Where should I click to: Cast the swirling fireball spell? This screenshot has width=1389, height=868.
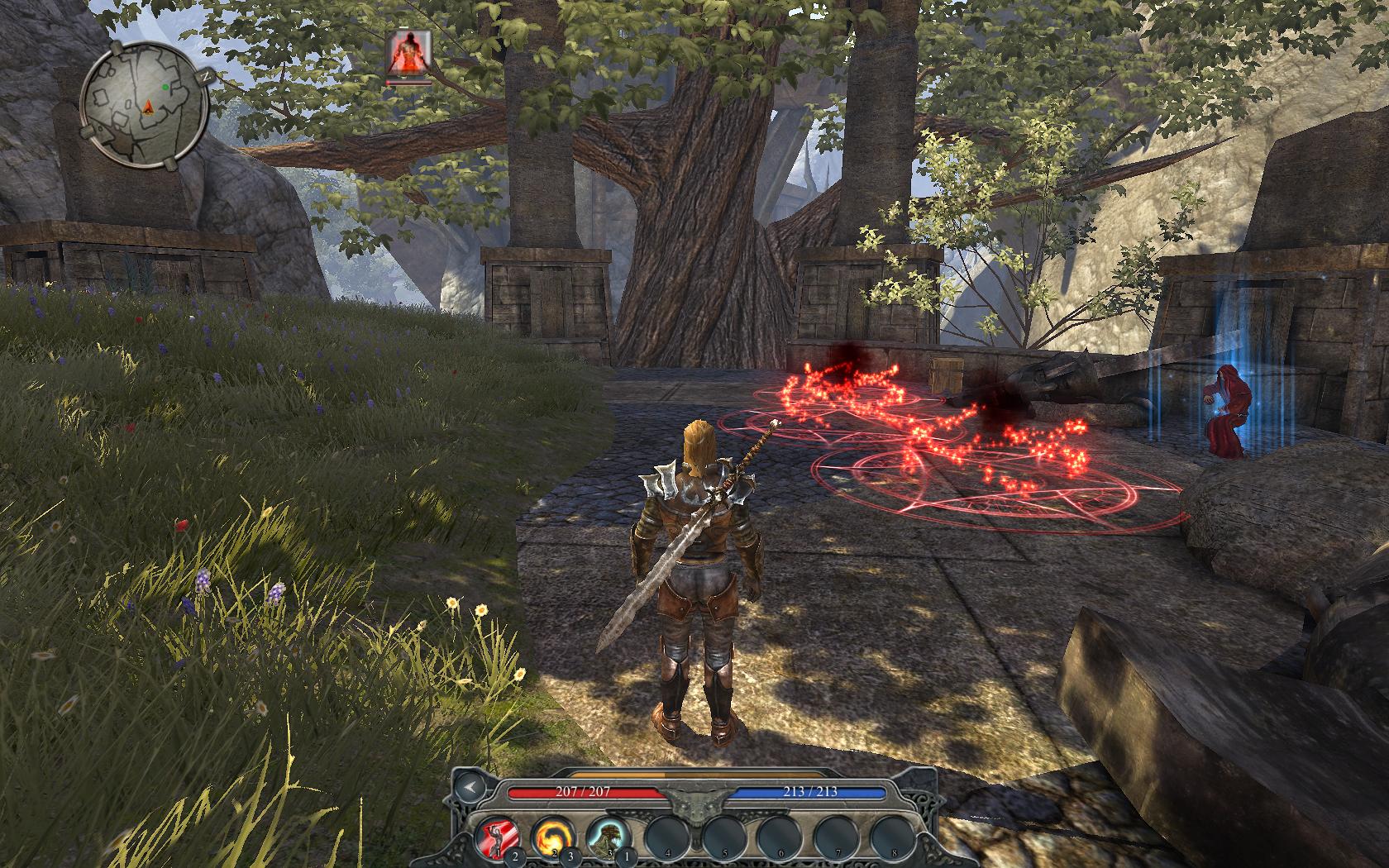550,836
